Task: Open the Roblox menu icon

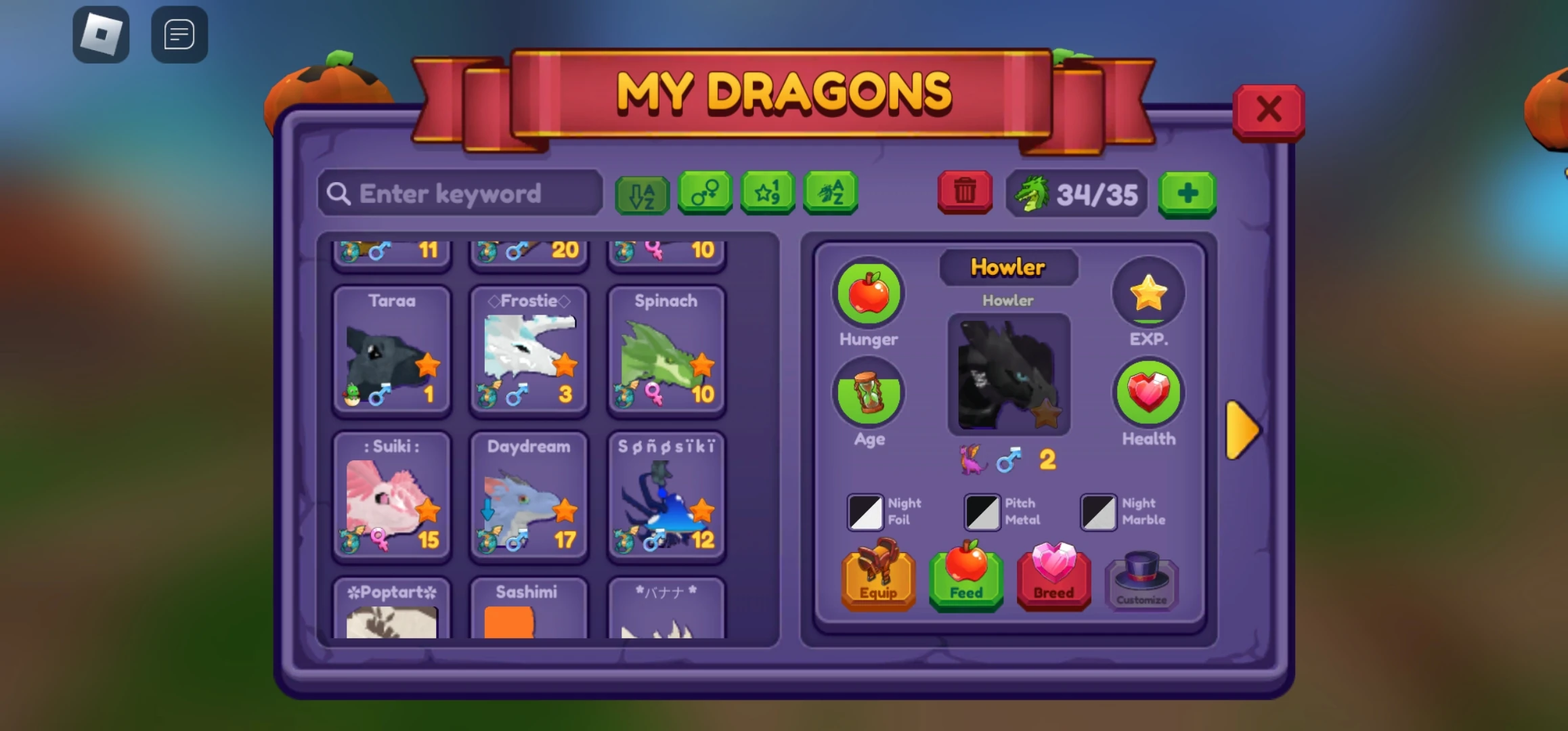Action: click(x=102, y=34)
